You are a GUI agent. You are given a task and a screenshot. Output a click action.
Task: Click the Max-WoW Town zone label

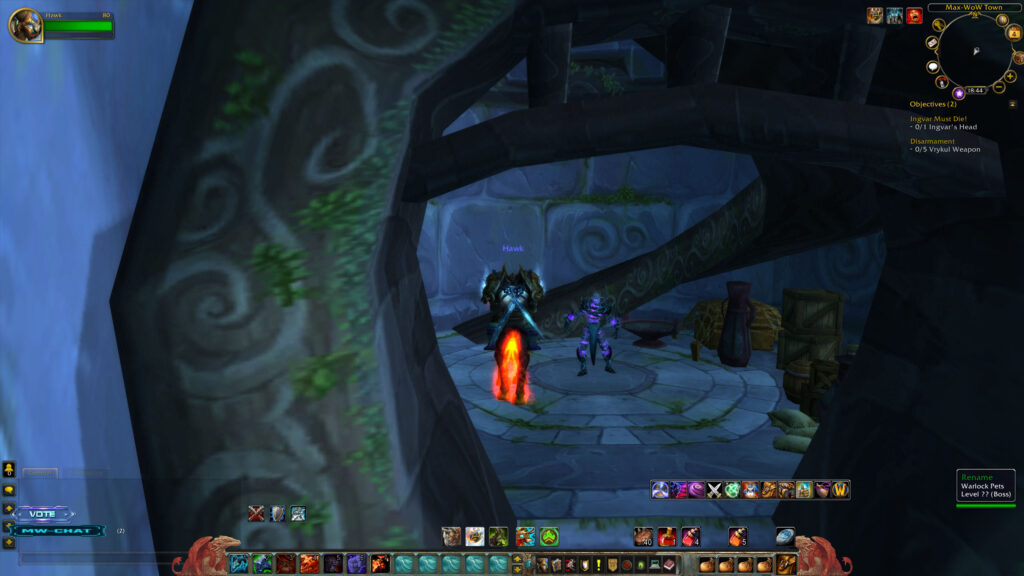coord(965,7)
